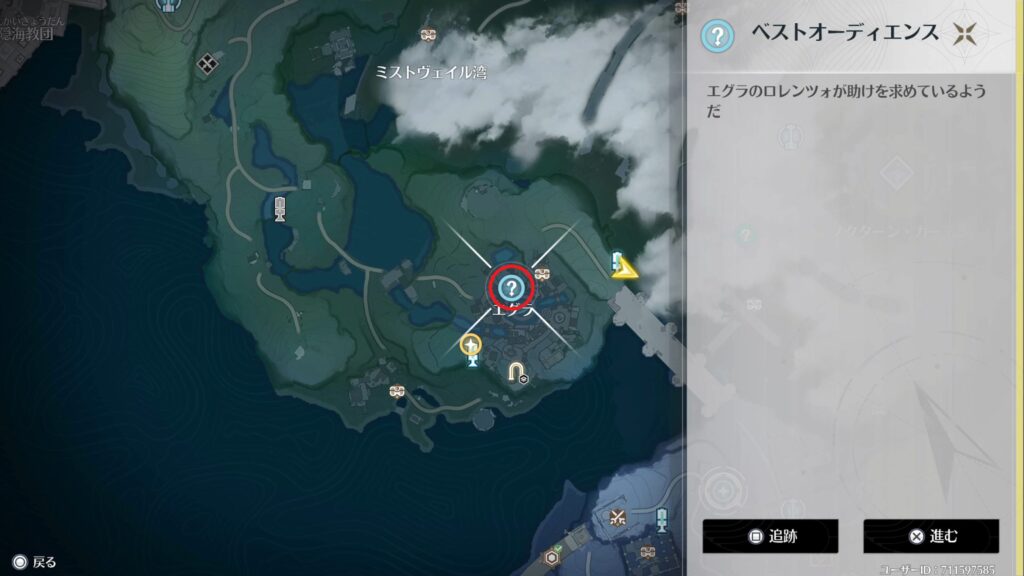Click the horseshoe arch map marker

[516, 372]
